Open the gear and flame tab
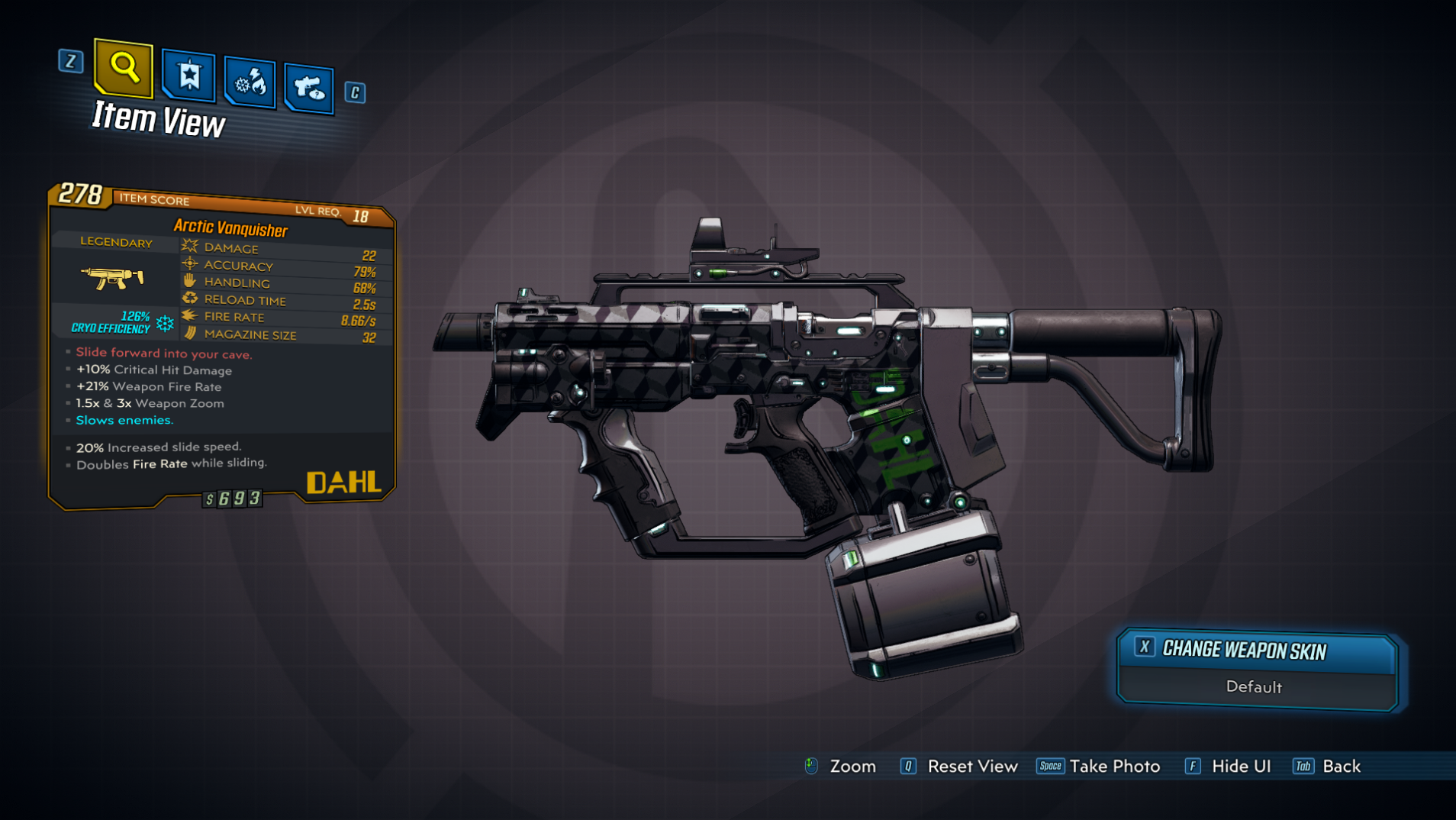 250,82
